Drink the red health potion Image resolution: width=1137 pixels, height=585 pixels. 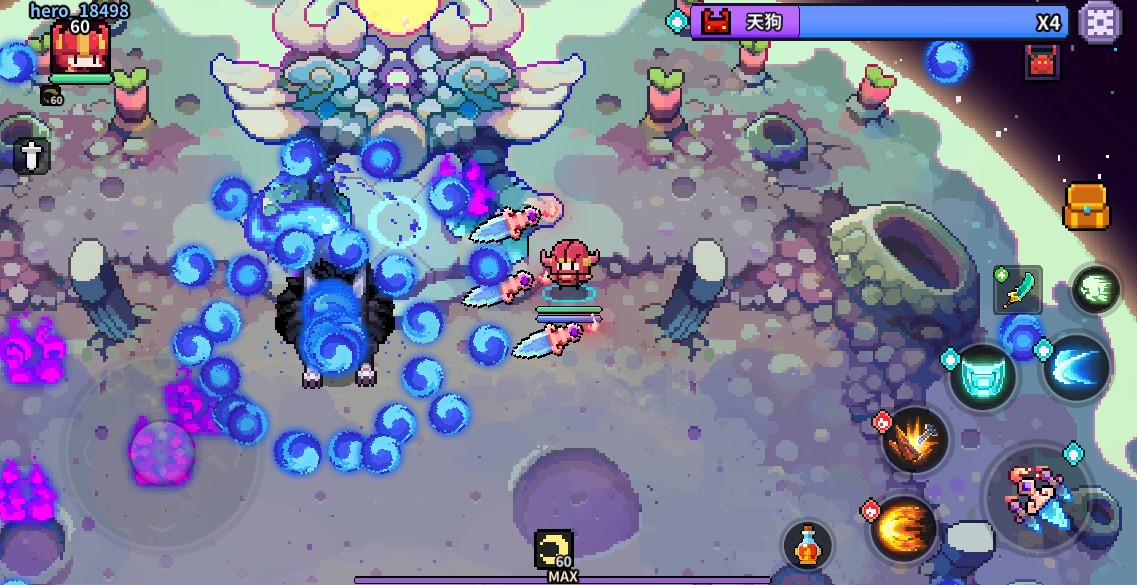click(x=808, y=546)
